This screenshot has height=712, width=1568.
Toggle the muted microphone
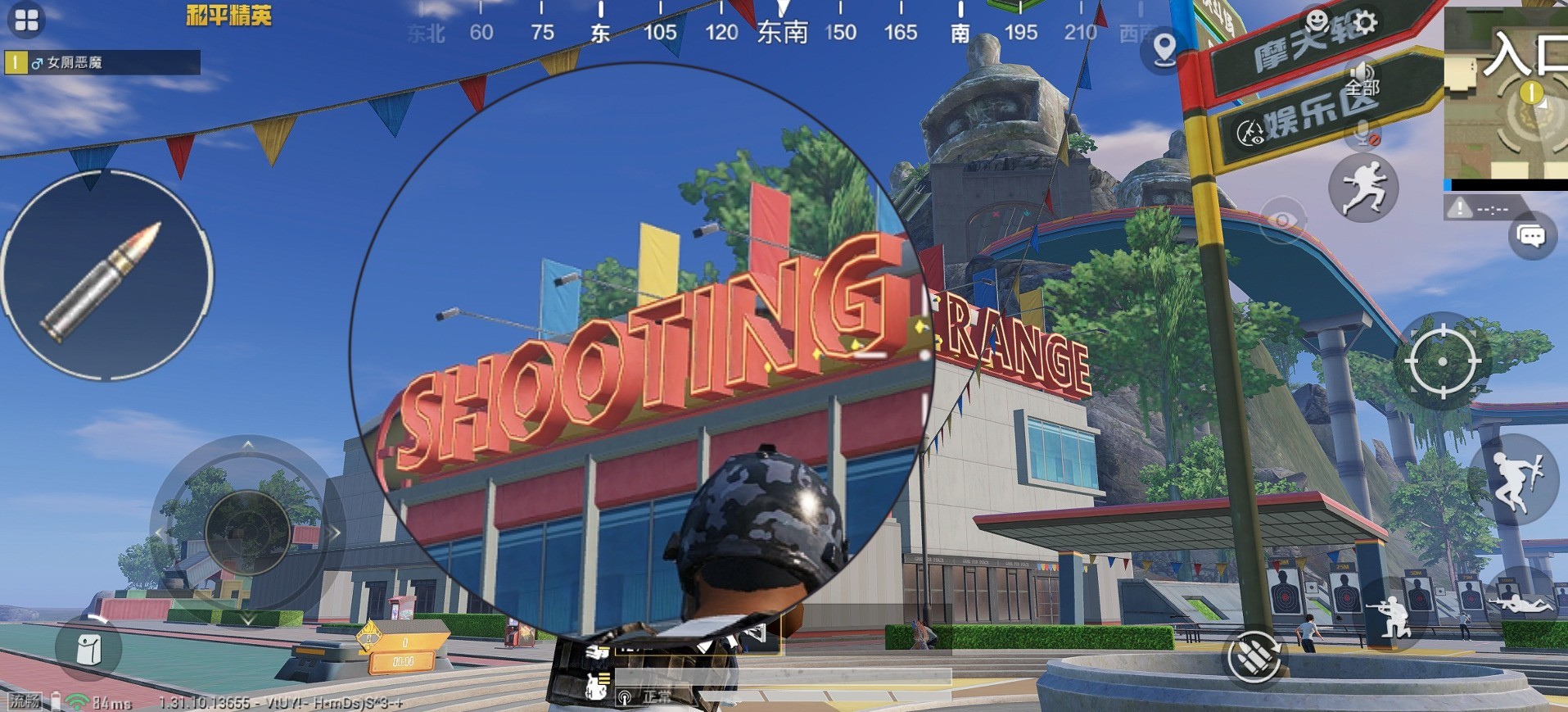(x=1363, y=133)
